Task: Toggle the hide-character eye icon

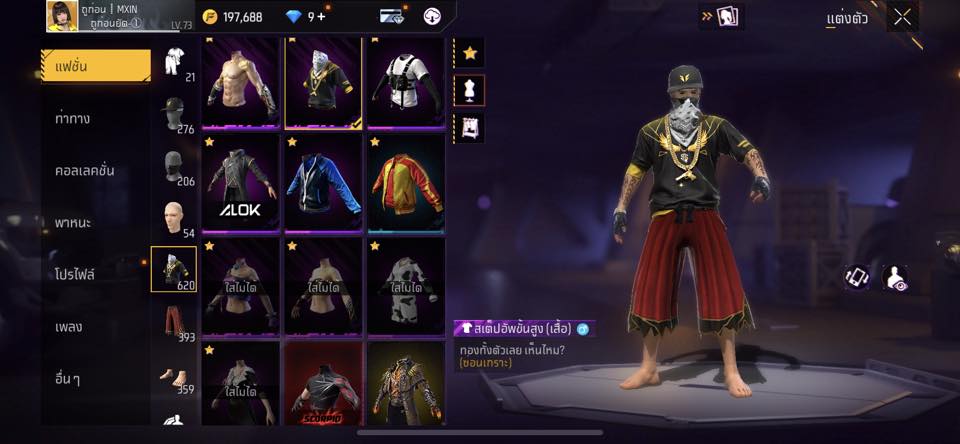Action: point(898,278)
